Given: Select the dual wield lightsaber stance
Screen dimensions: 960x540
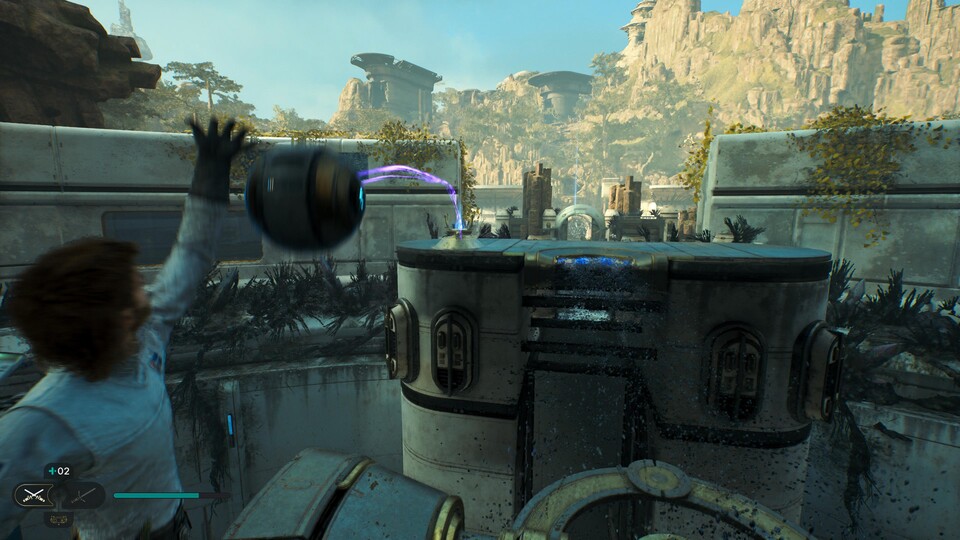Looking at the screenshot, I should 33,495.
